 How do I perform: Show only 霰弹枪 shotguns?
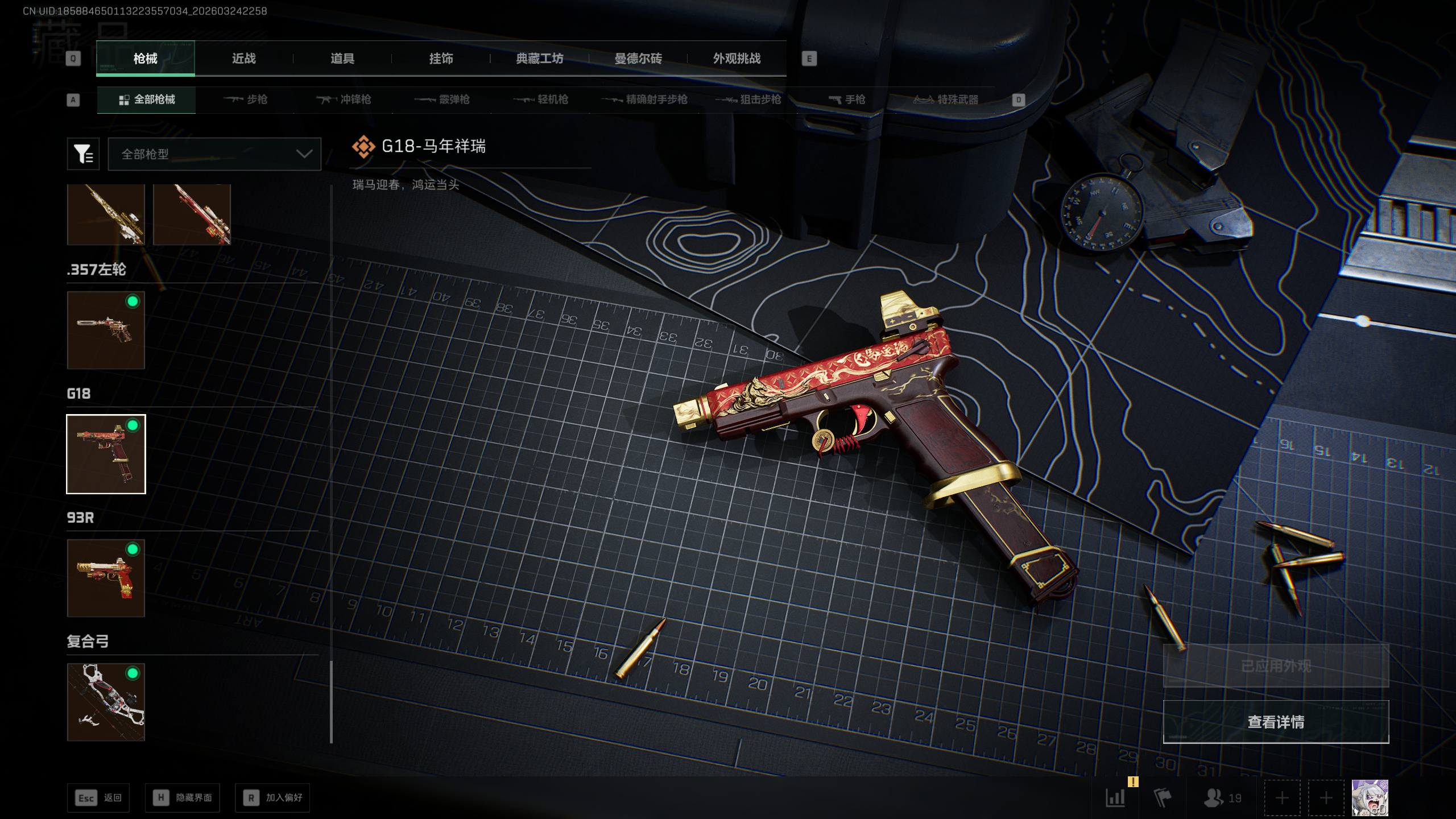pos(442,100)
